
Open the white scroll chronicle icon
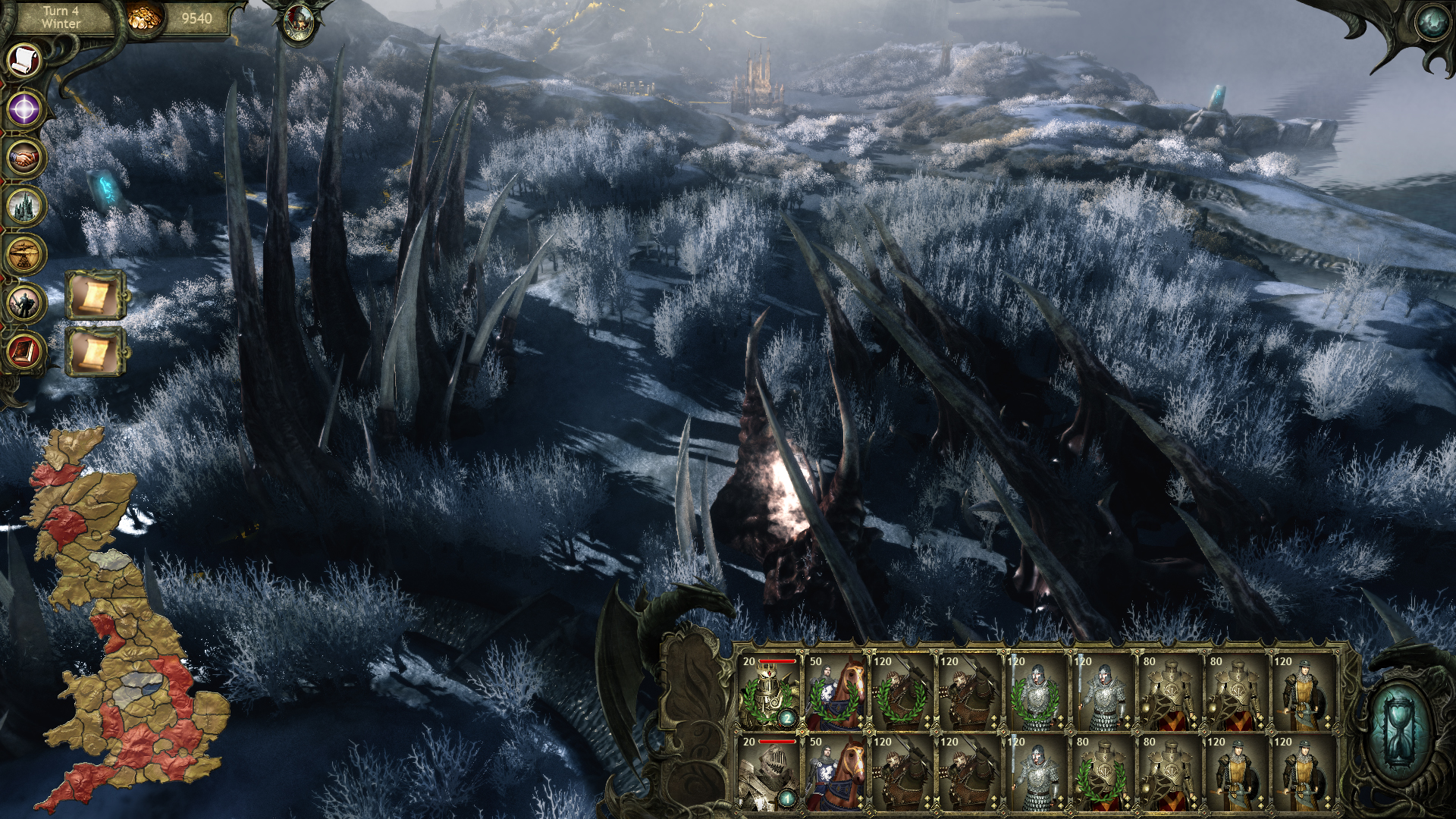[x=25, y=60]
